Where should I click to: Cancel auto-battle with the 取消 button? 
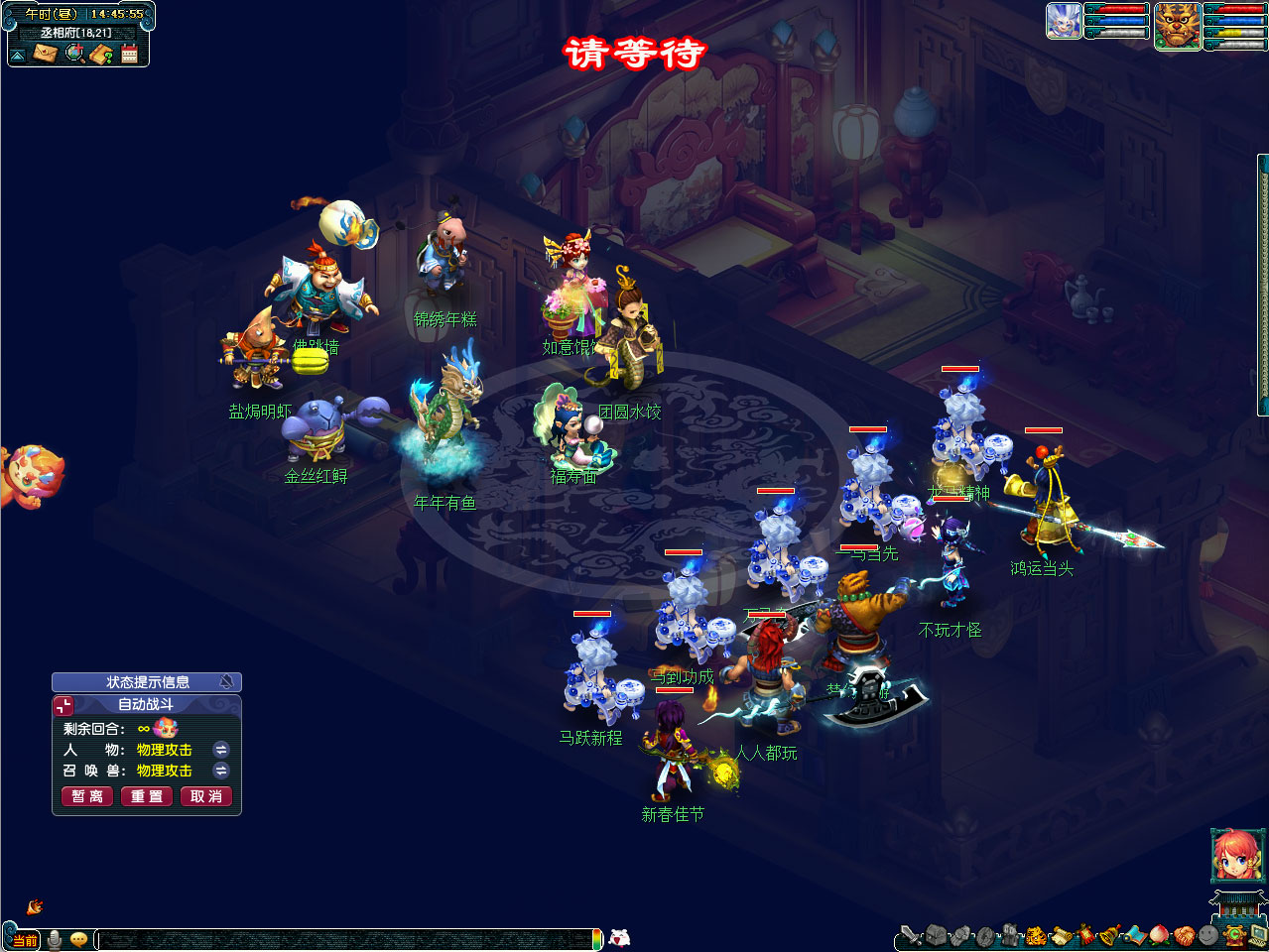(206, 796)
